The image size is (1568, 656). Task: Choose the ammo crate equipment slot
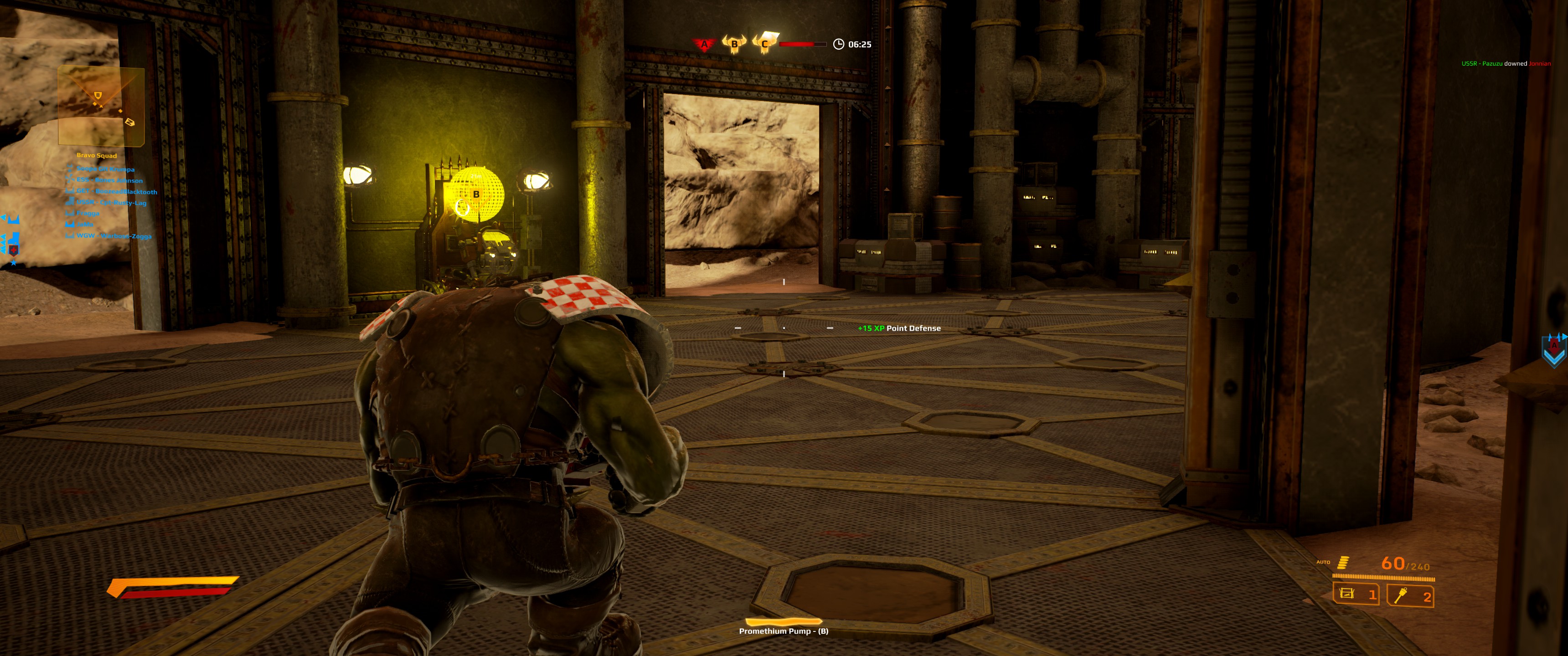[x=1356, y=594]
